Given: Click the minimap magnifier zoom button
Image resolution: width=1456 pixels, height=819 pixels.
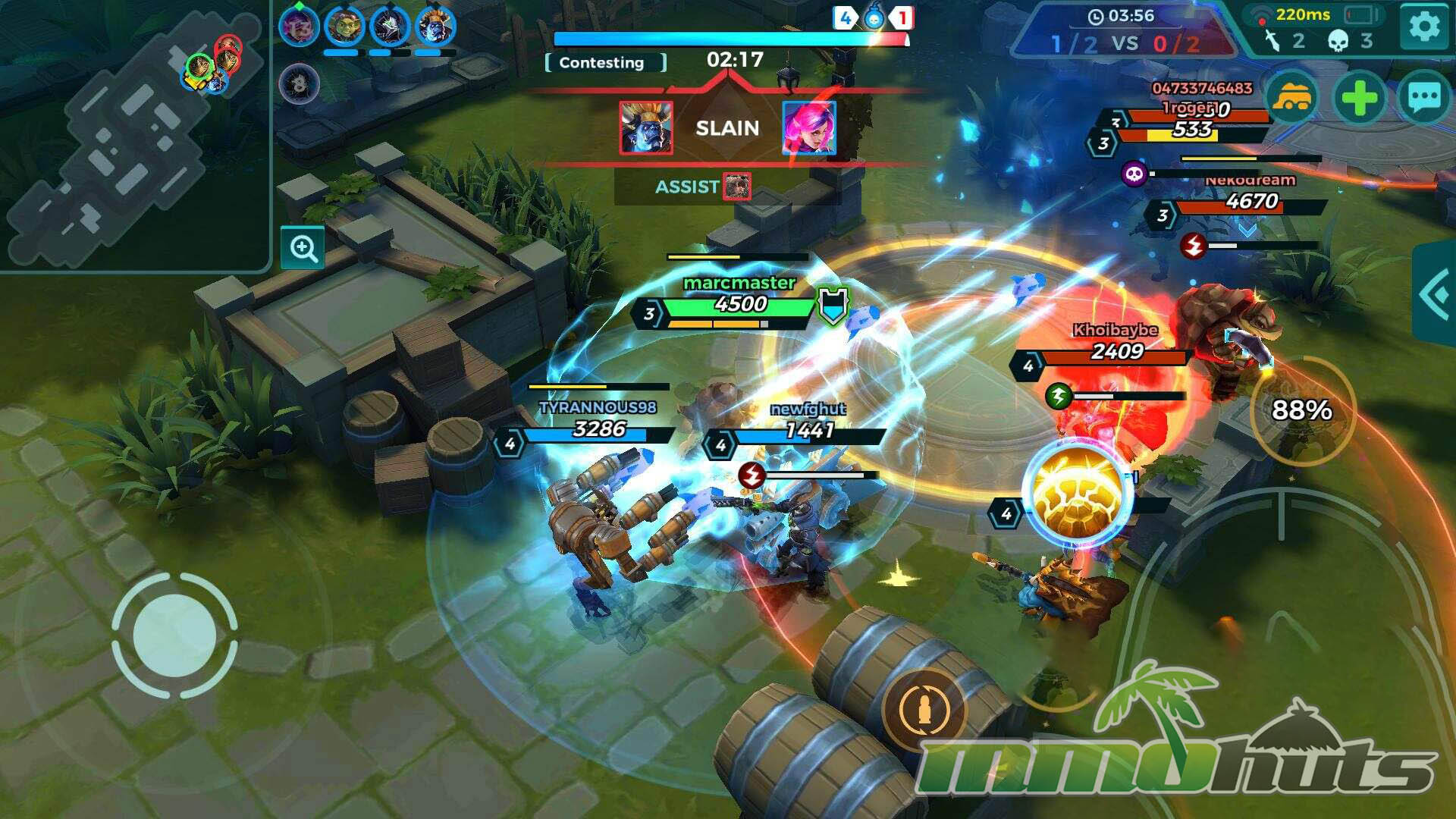Looking at the screenshot, I should click(x=303, y=248).
